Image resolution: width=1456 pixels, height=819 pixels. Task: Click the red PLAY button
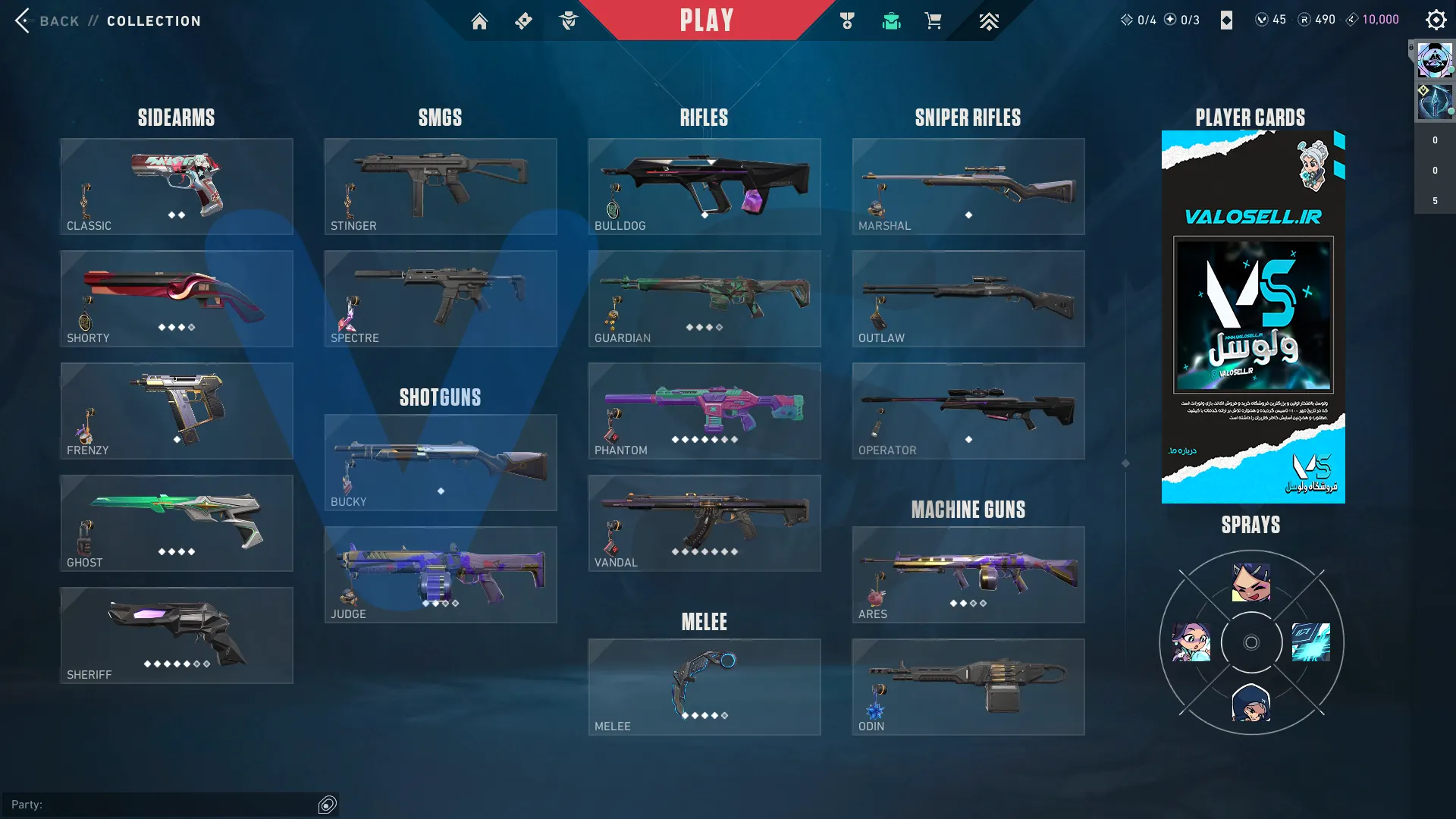click(x=706, y=20)
